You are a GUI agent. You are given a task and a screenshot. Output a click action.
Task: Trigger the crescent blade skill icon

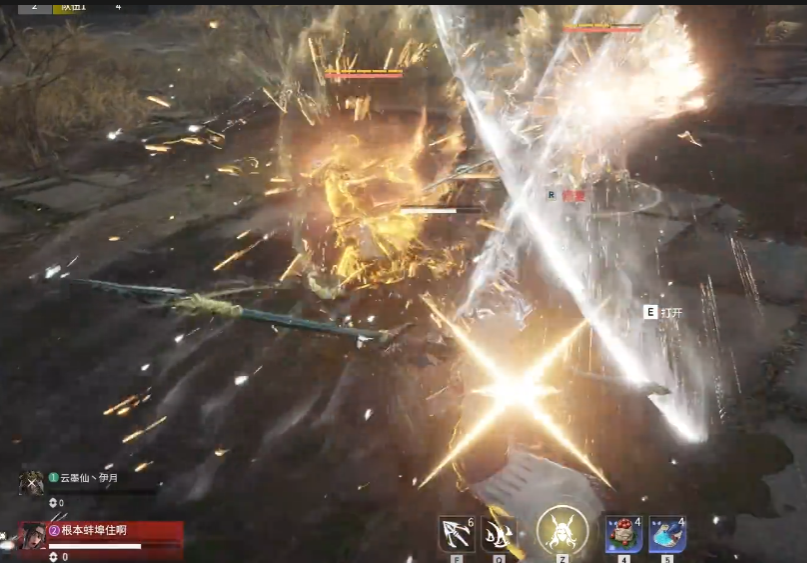click(x=500, y=534)
